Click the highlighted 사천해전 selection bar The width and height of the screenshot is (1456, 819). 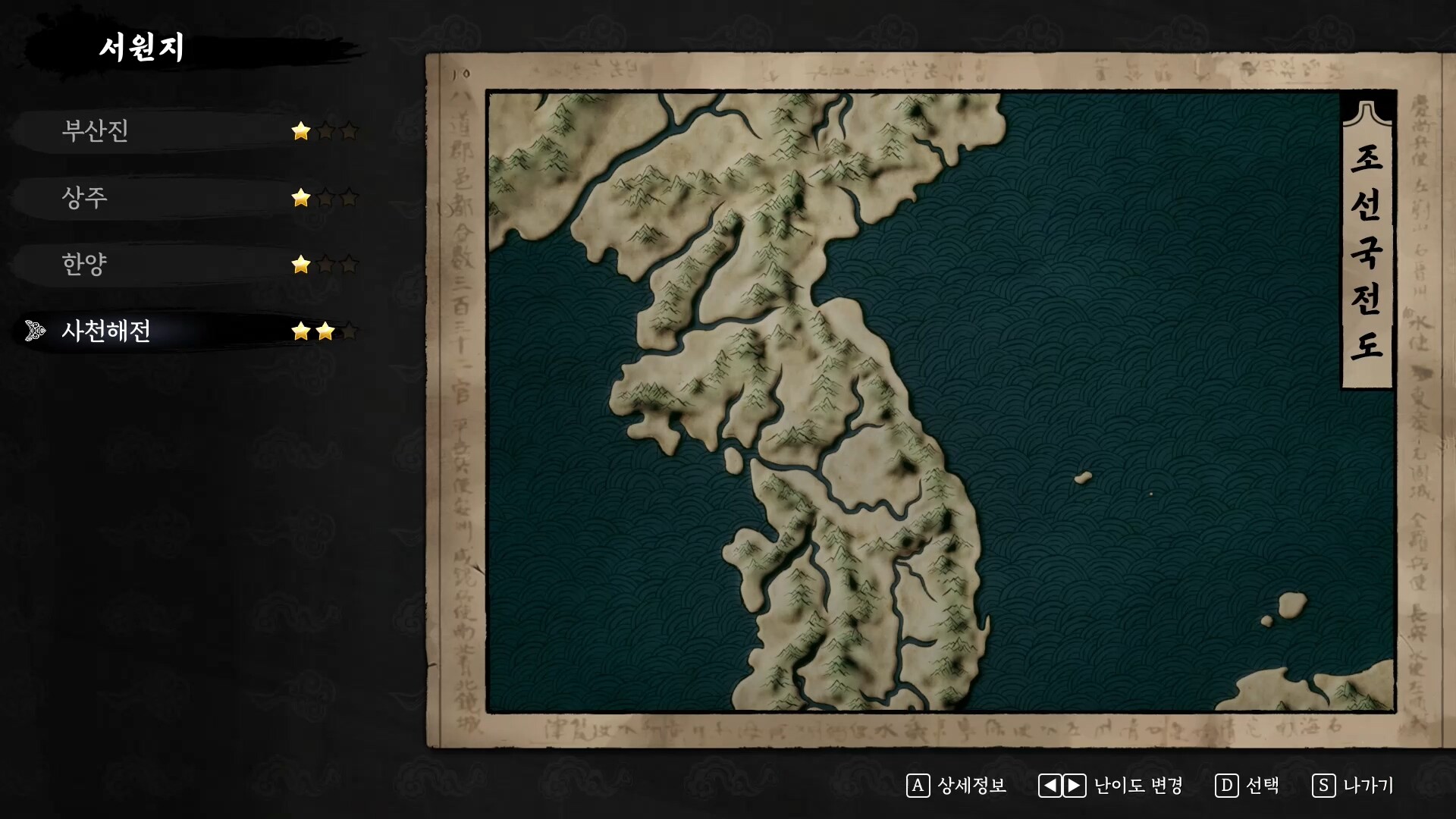(152, 331)
